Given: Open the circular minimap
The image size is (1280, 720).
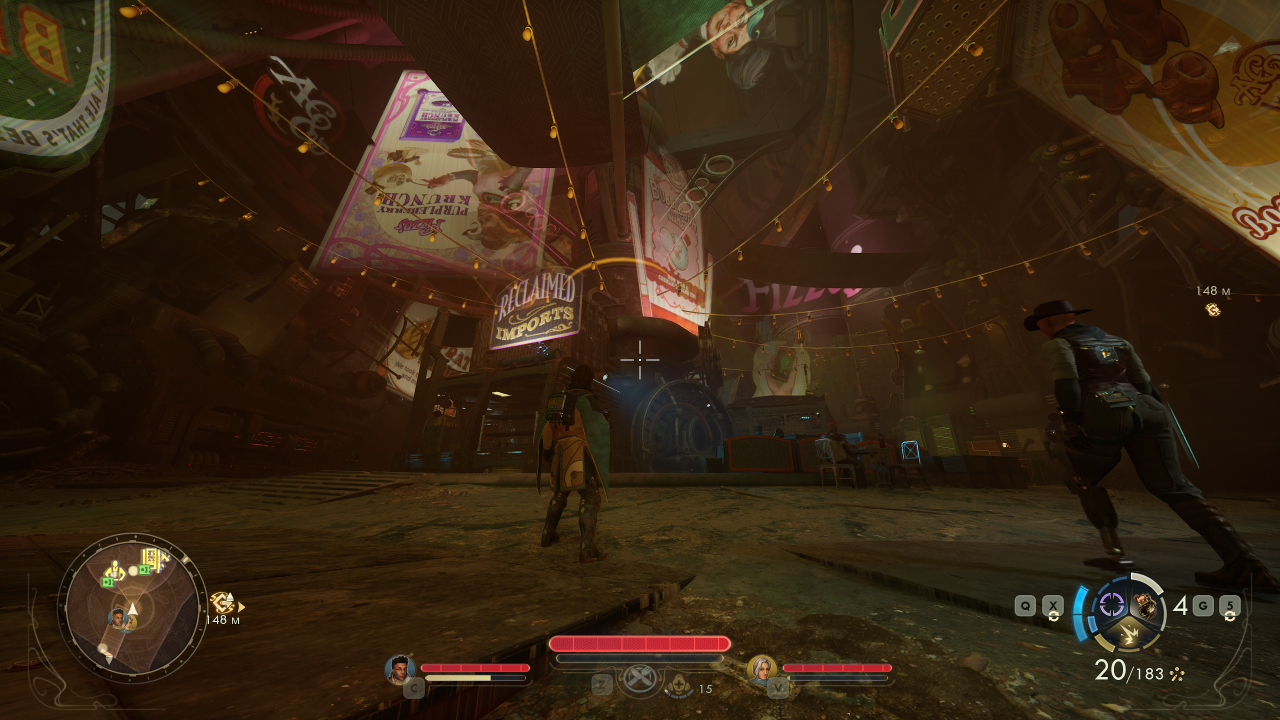Looking at the screenshot, I should coord(131,608).
